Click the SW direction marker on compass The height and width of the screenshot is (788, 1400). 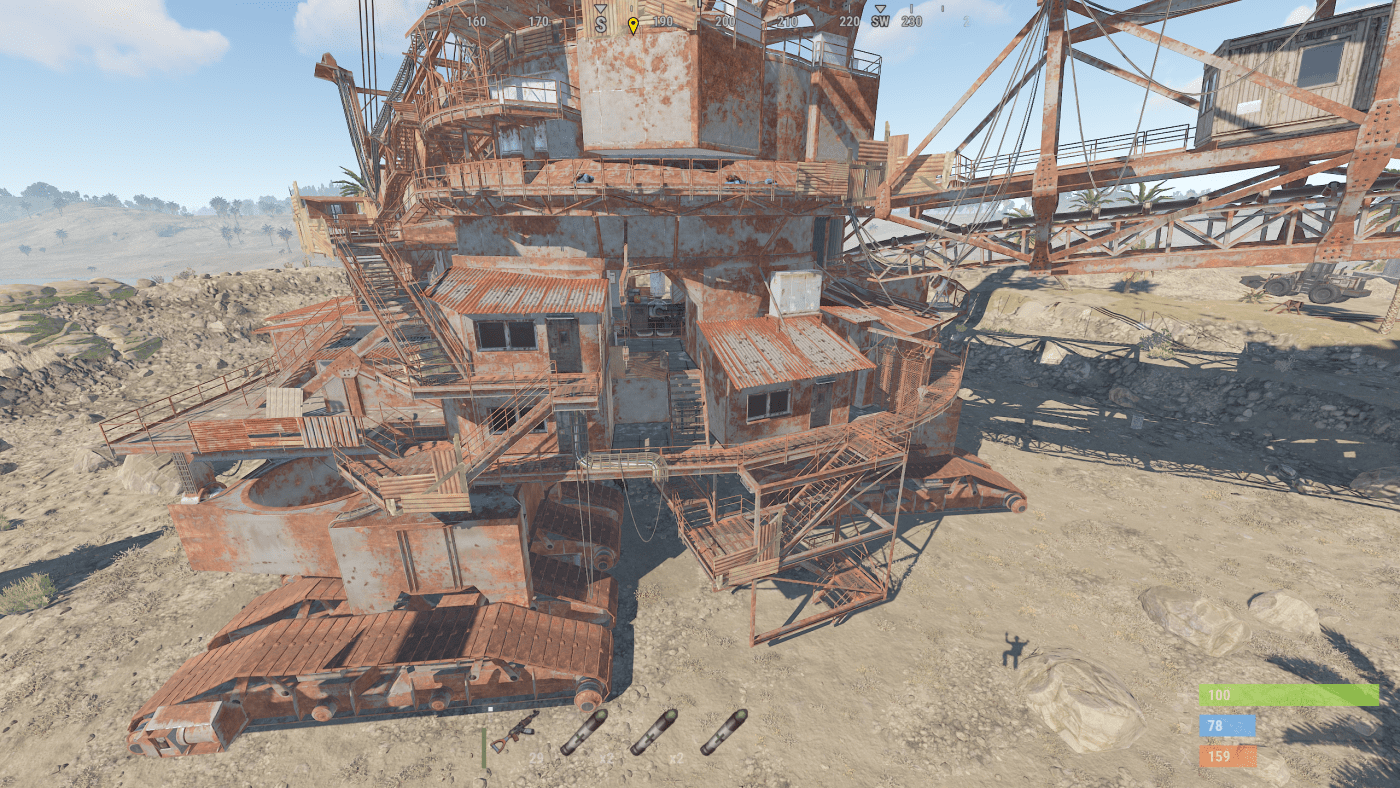(881, 20)
